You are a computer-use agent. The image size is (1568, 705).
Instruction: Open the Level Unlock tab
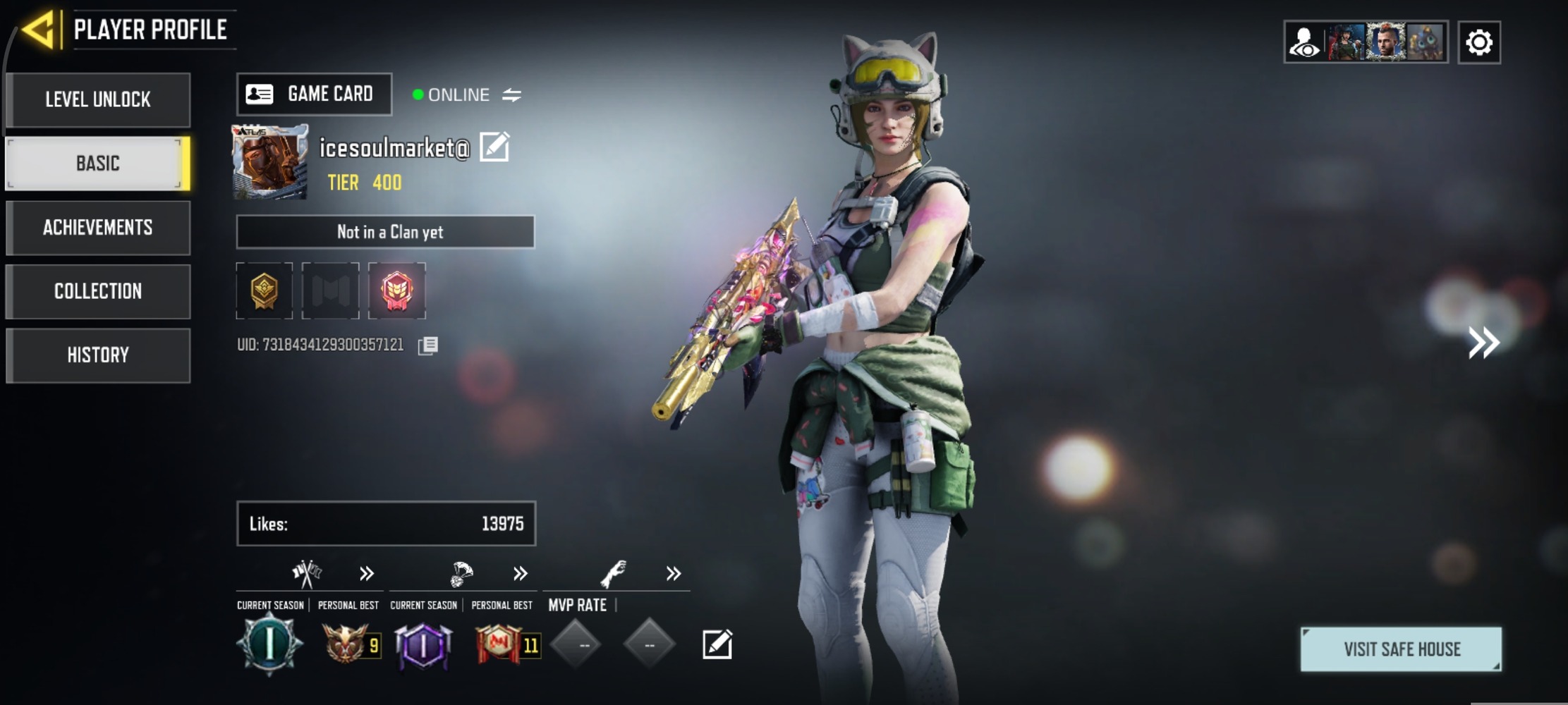coord(98,99)
